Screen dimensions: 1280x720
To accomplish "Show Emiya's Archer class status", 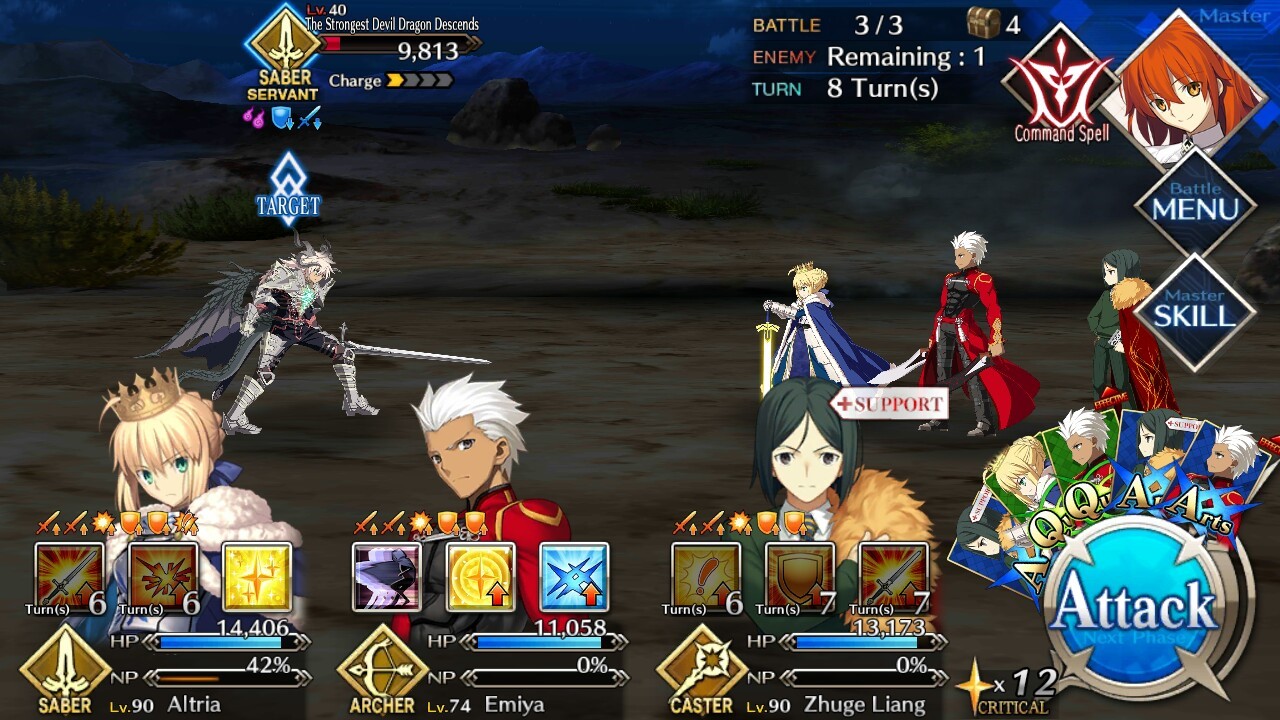I will point(382,670).
